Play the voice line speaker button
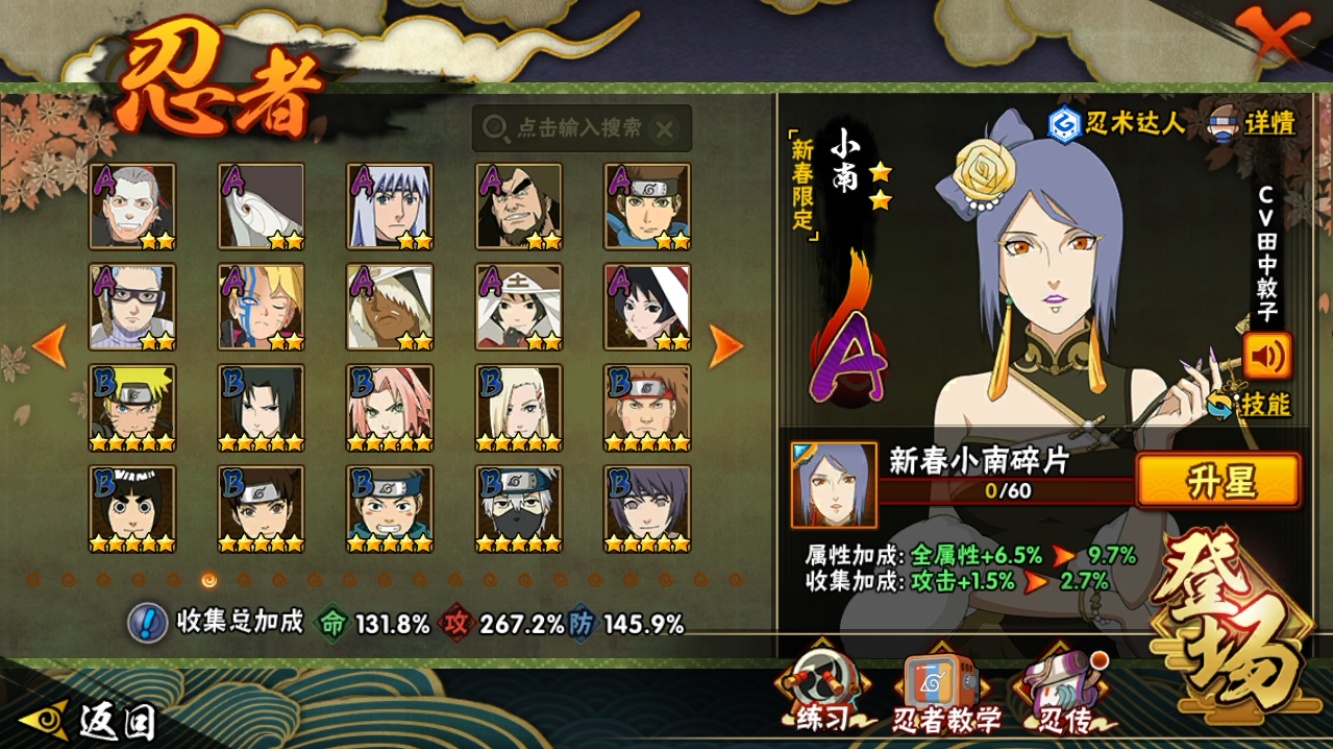The height and width of the screenshot is (749, 1333). [1267, 355]
